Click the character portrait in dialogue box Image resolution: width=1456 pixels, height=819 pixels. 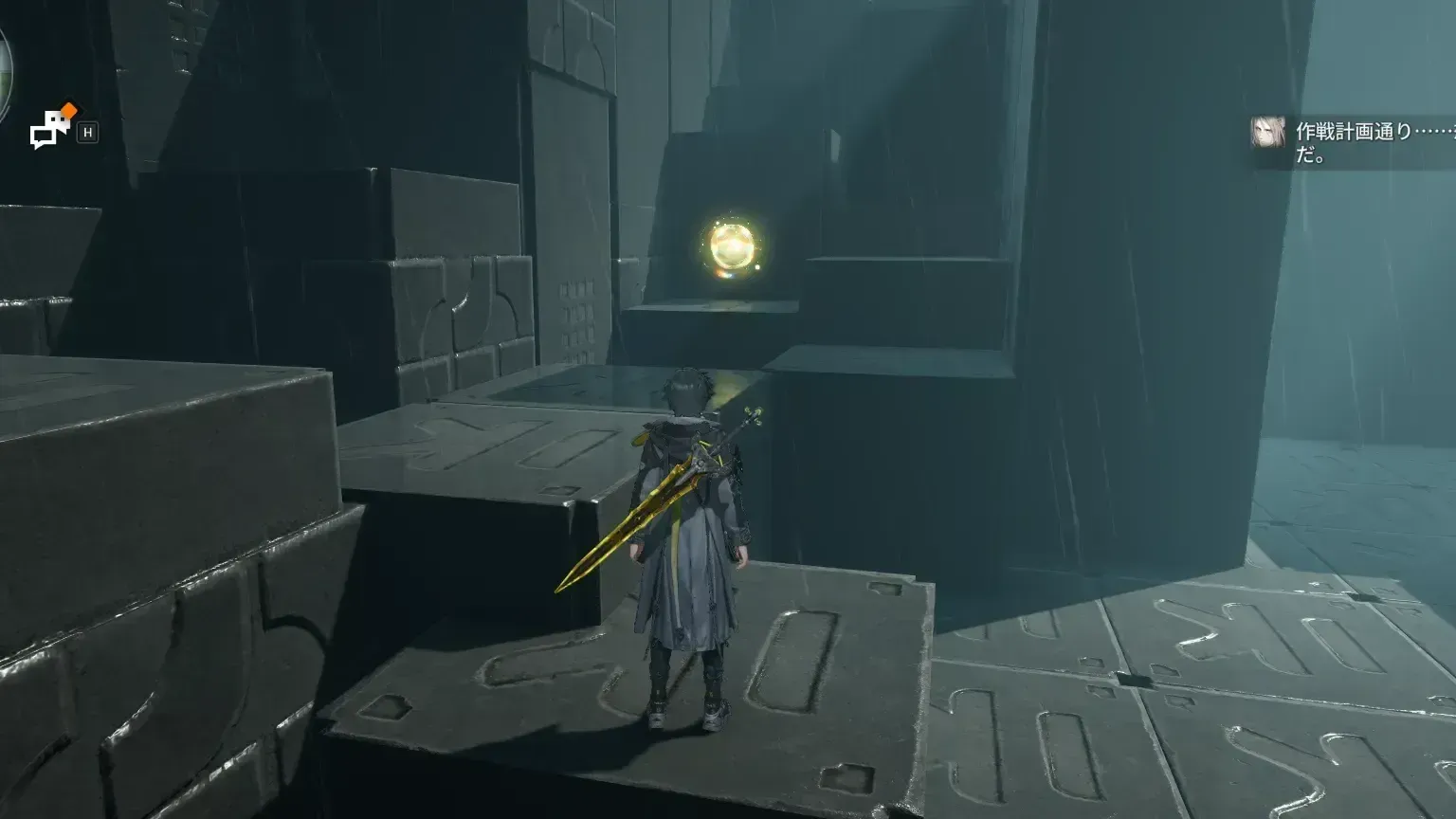point(1268,133)
